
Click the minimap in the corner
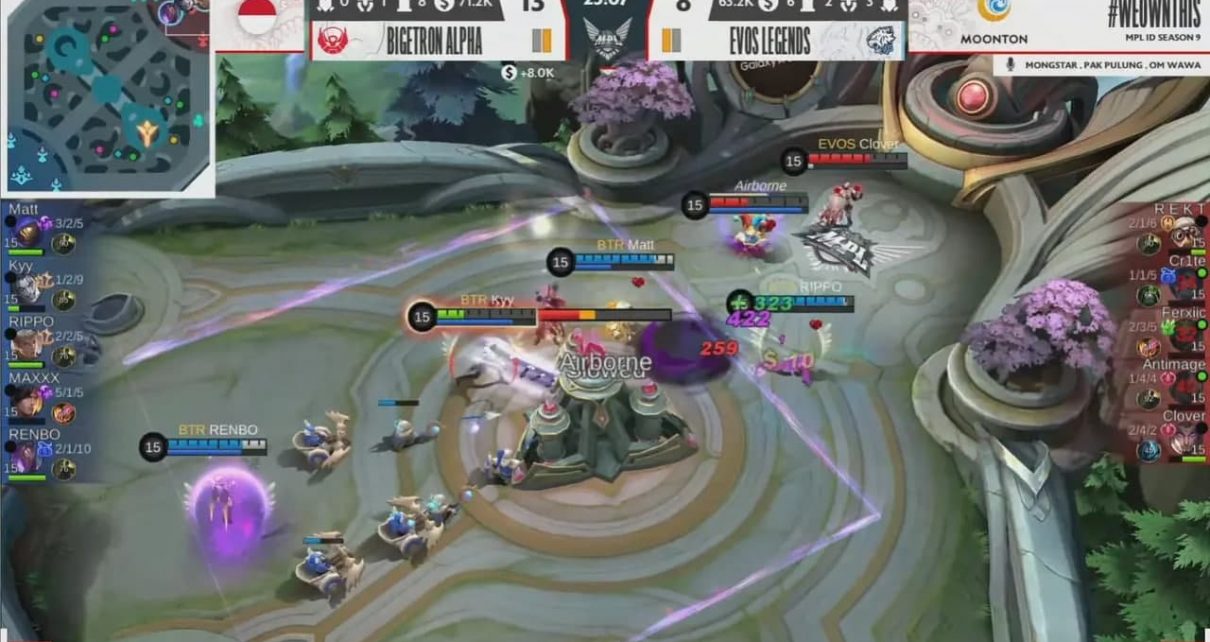pos(107,98)
